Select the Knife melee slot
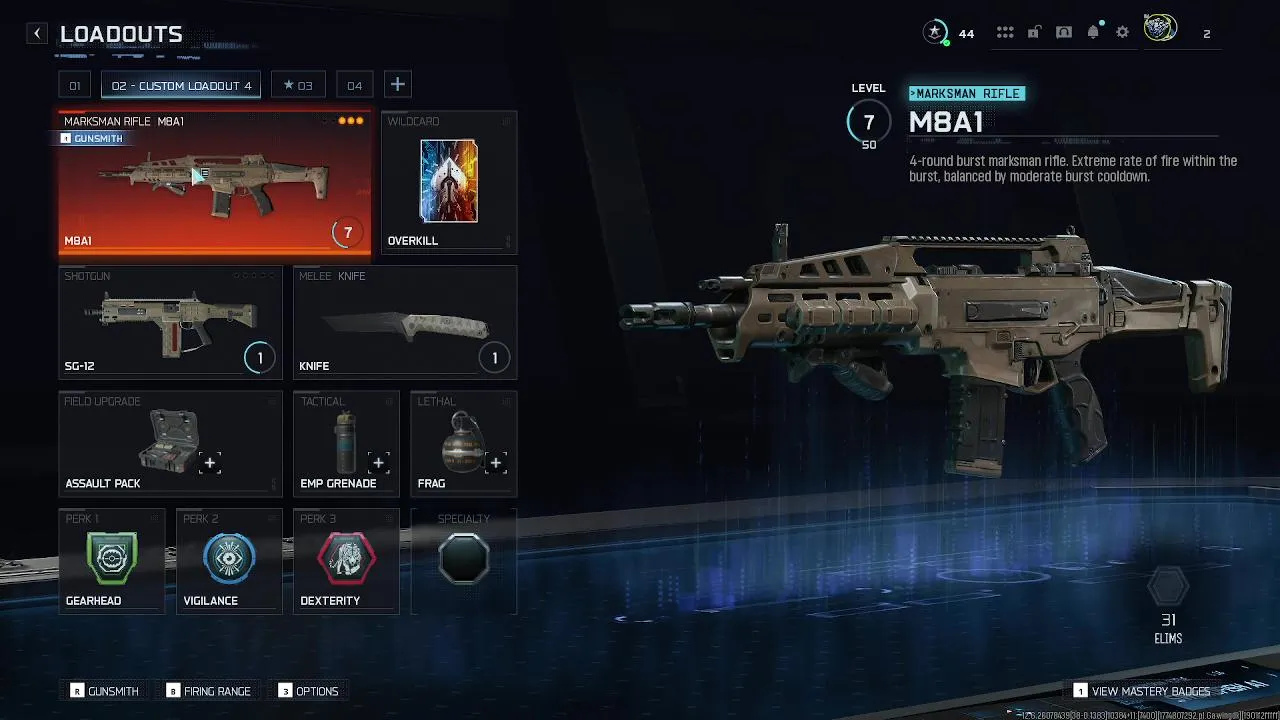 (405, 322)
